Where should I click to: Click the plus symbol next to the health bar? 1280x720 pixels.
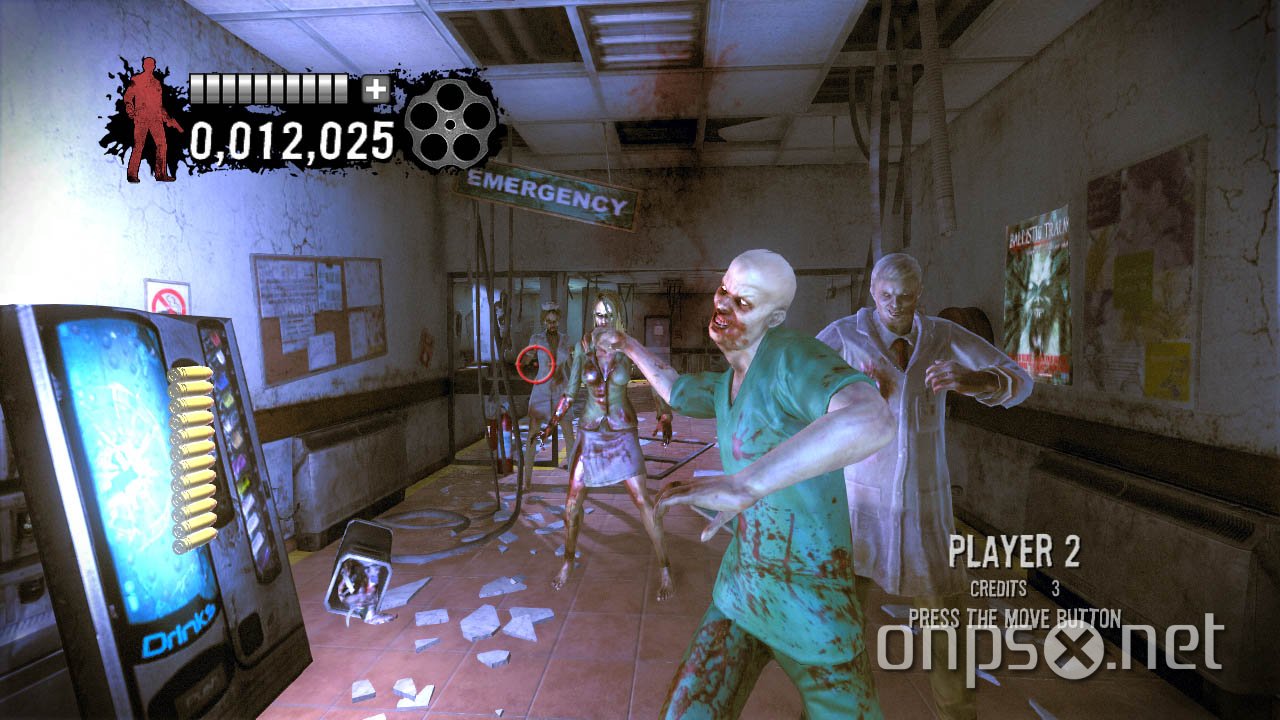point(375,90)
